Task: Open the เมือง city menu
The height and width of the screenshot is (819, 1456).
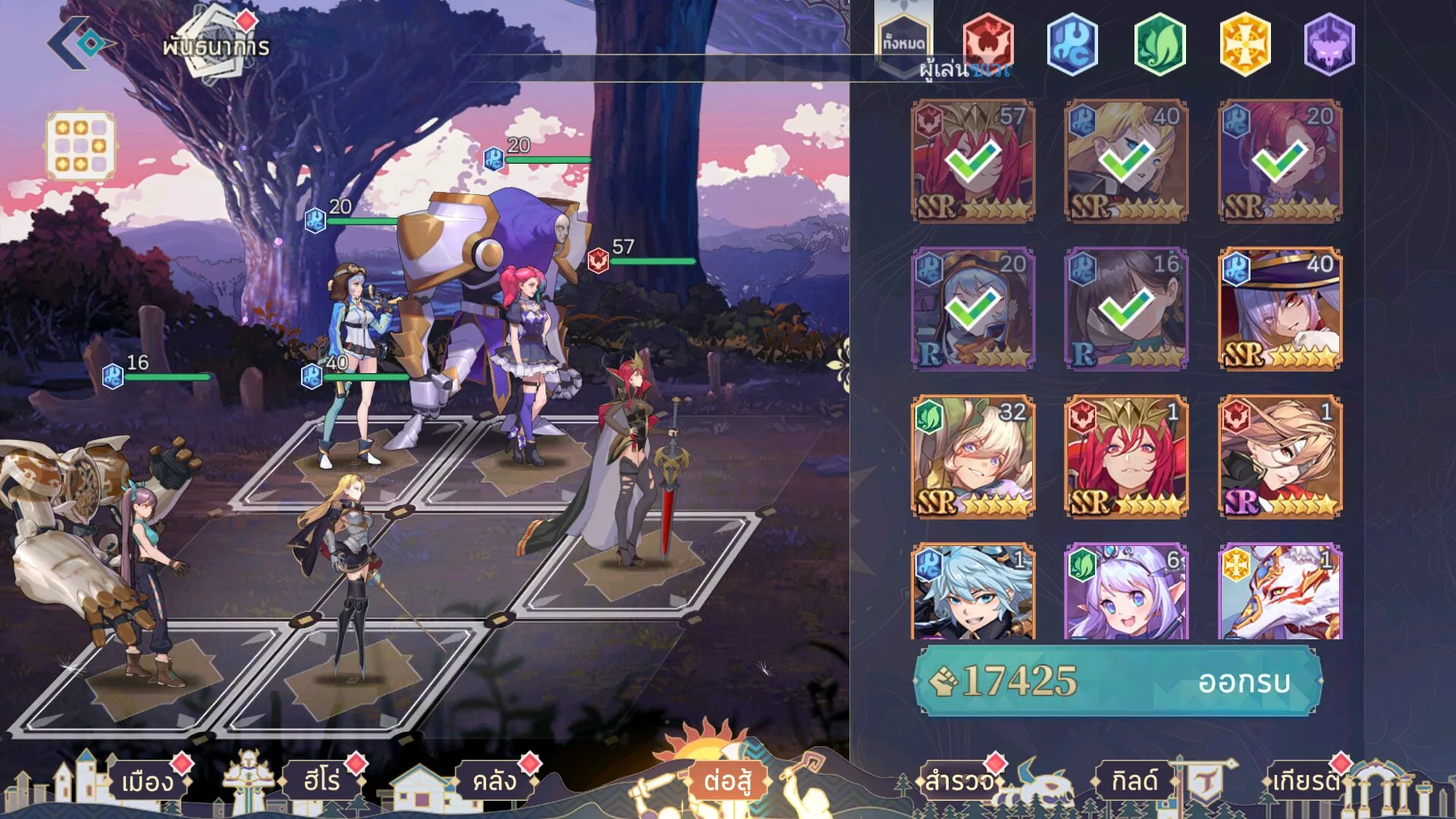Action: [148, 781]
